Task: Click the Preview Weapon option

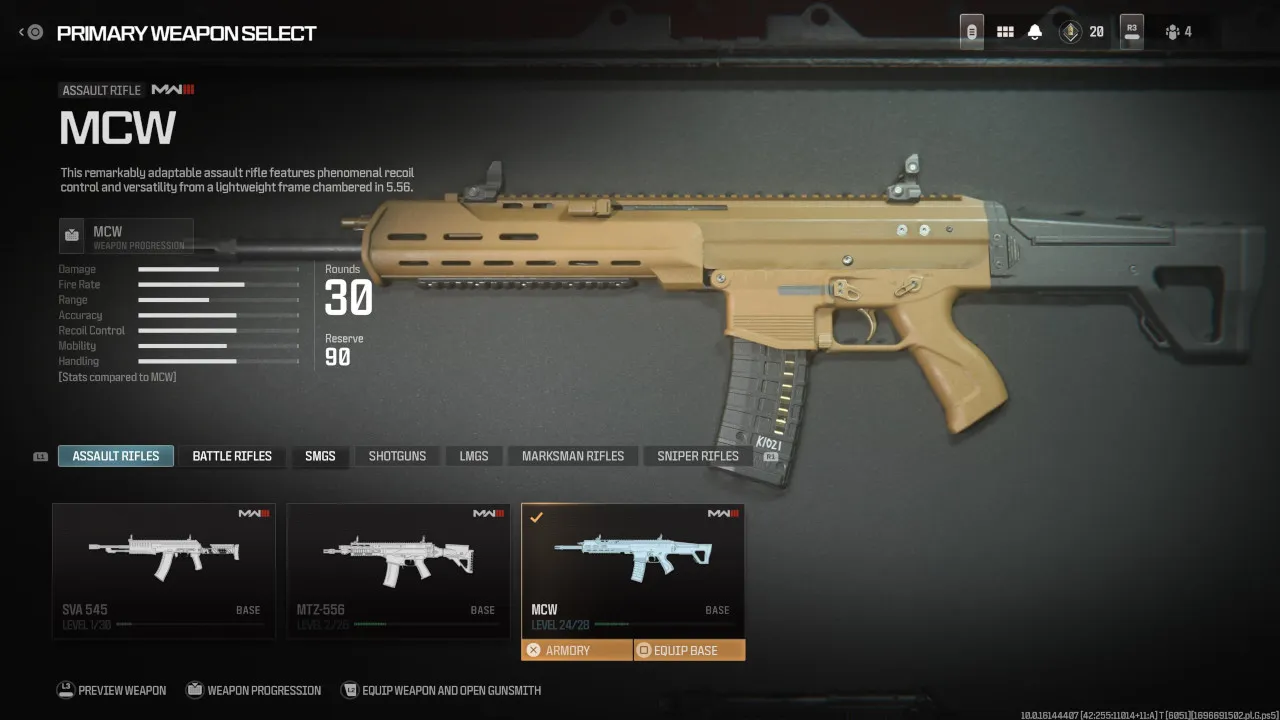Action: (x=112, y=690)
